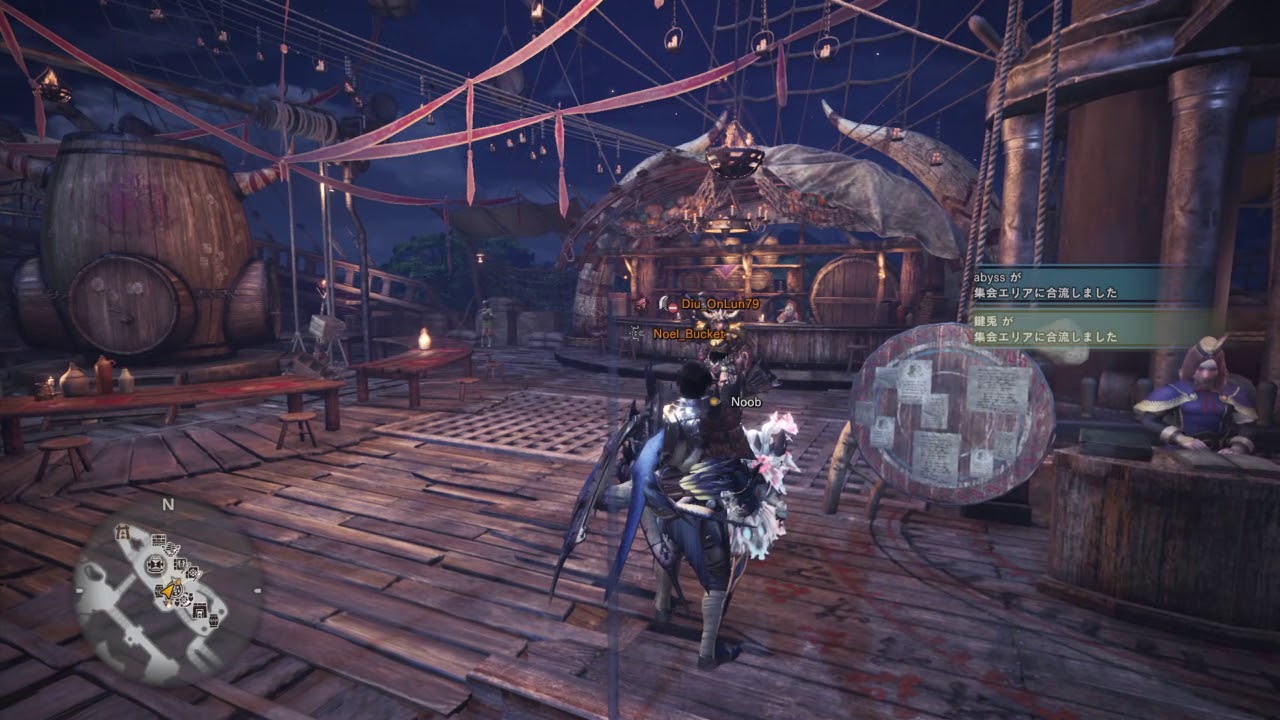Select the Noel_Bucket player name tag

pyautogui.click(x=686, y=332)
